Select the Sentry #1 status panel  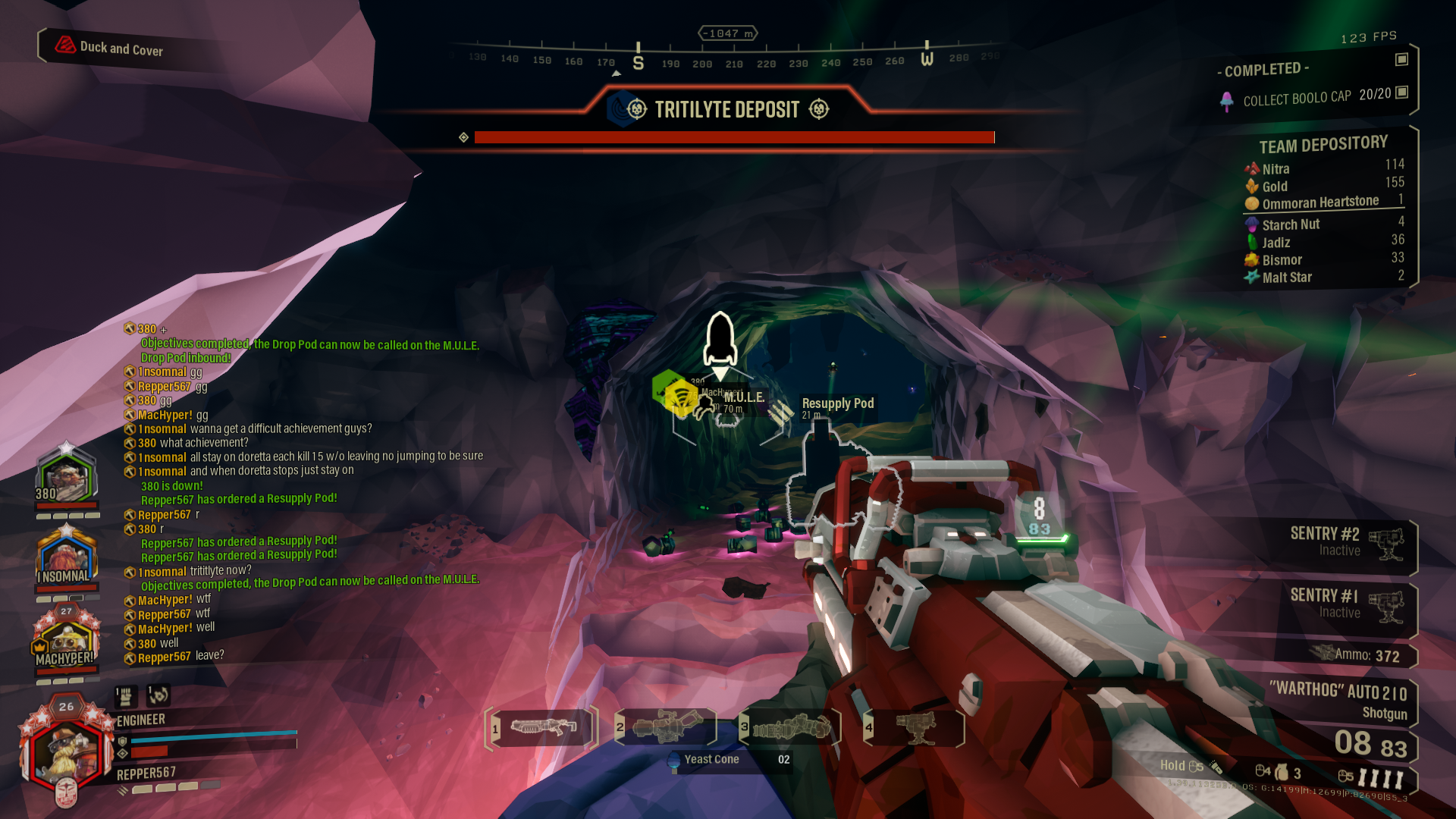coord(1342,604)
